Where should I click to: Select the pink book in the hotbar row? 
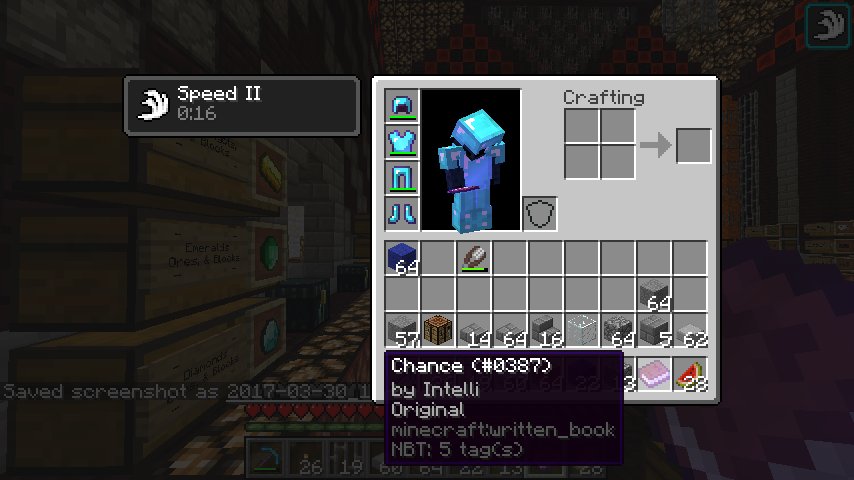pyautogui.click(x=654, y=375)
